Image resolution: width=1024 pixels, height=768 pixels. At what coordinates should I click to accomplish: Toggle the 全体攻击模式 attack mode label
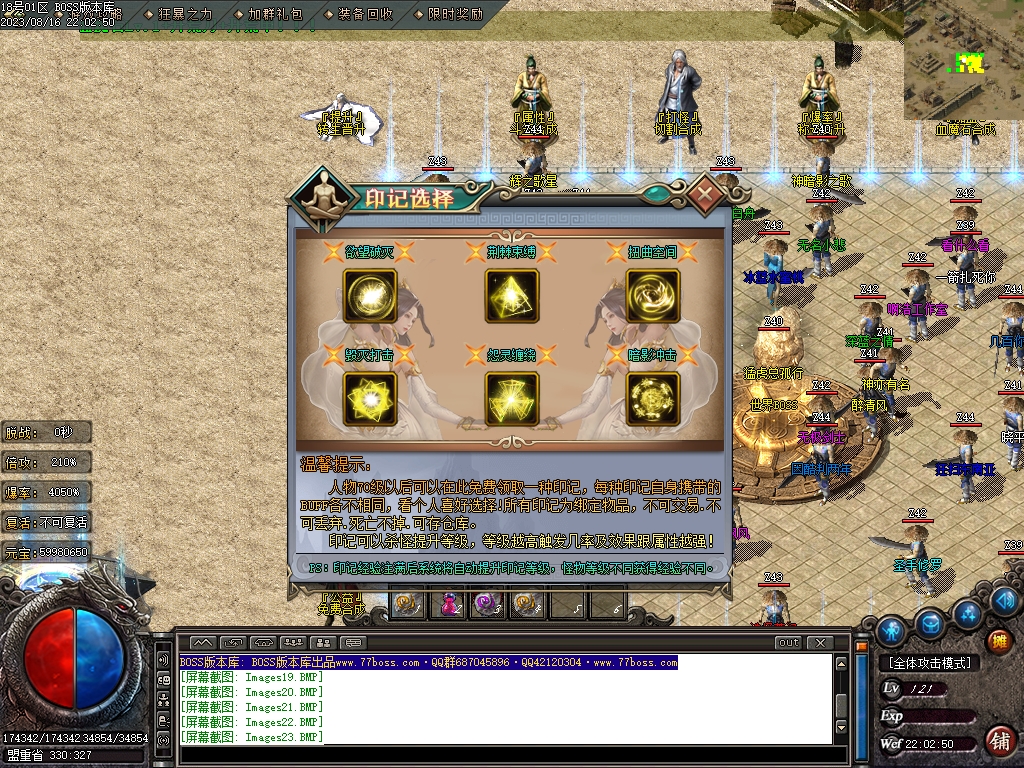(x=929, y=663)
